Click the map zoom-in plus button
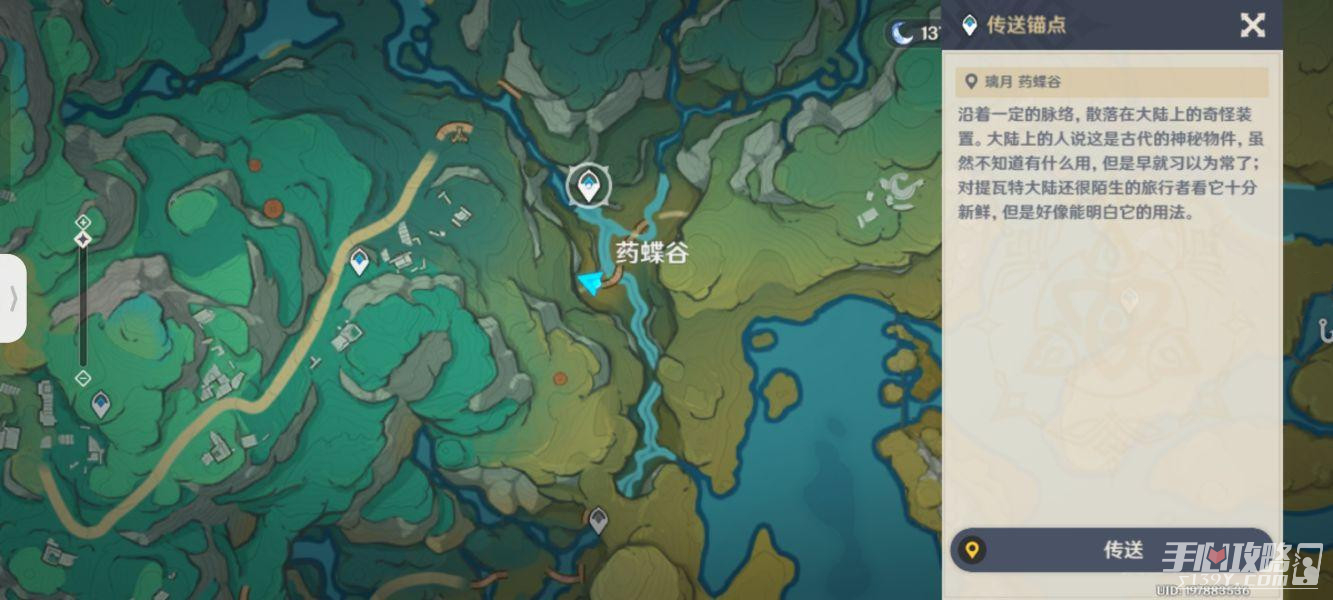This screenshot has height=600, width=1333. point(84,221)
